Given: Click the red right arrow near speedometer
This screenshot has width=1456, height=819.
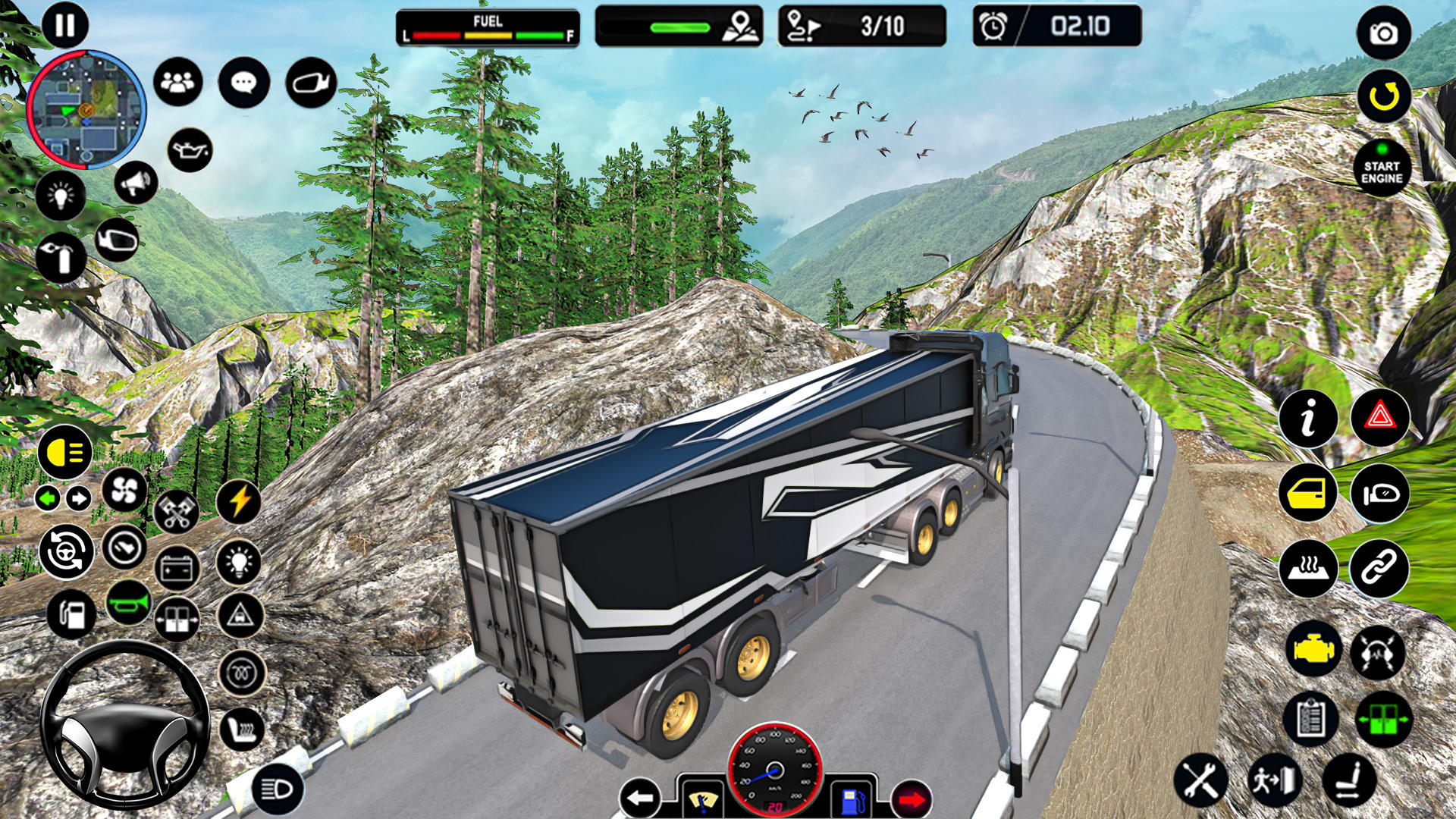Looking at the screenshot, I should coord(912,799).
